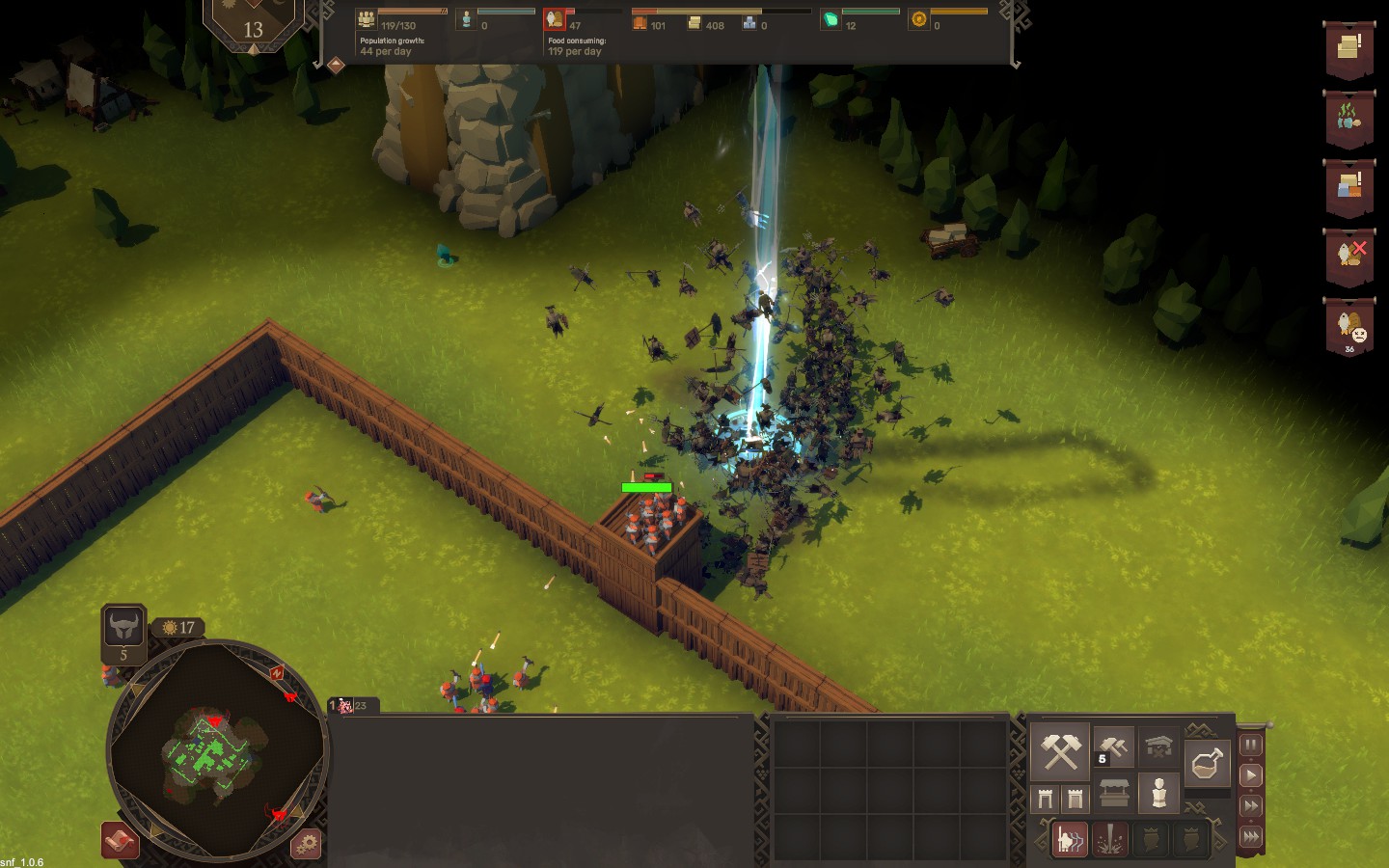This screenshot has width=1389, height=868.
Task: Select the armored torso unit icon
Action: pos(1158,793)
